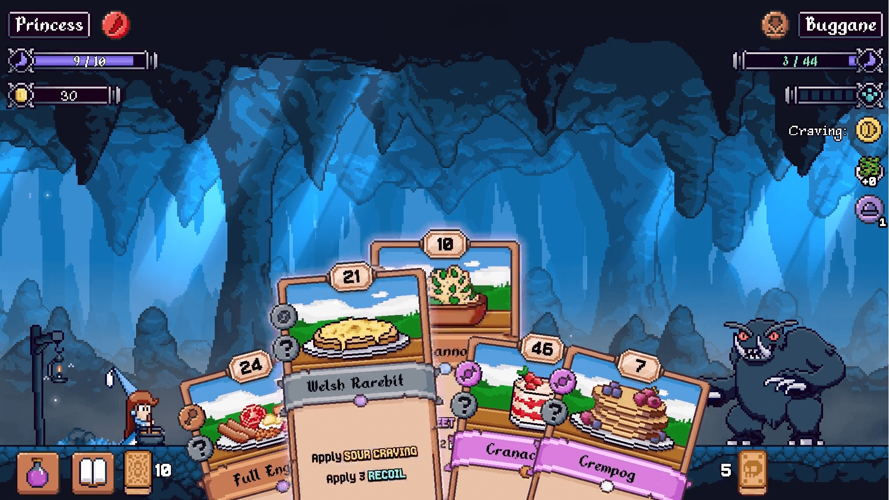Inspect the green leafy status icon
This screenshot has width=889, height=500.
(867, 171)
